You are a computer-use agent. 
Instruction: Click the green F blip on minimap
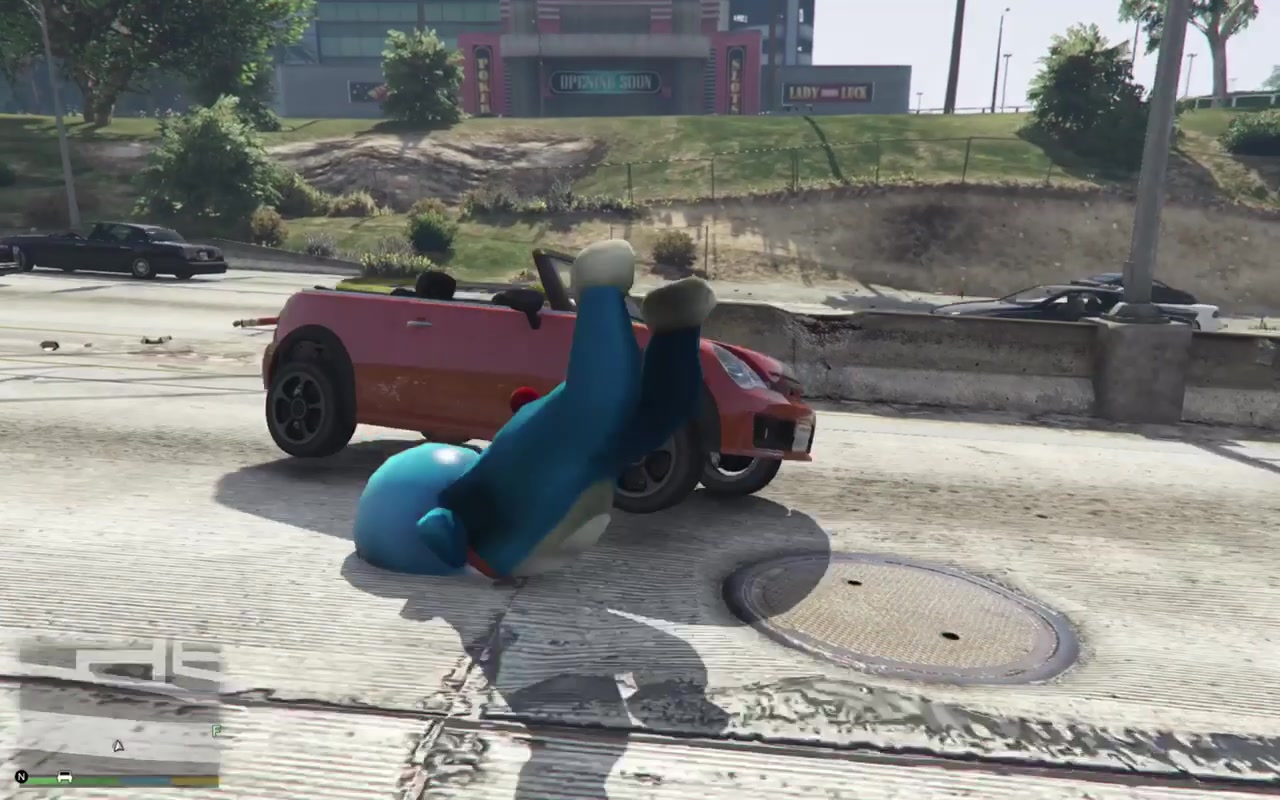[x=215, y=731]
